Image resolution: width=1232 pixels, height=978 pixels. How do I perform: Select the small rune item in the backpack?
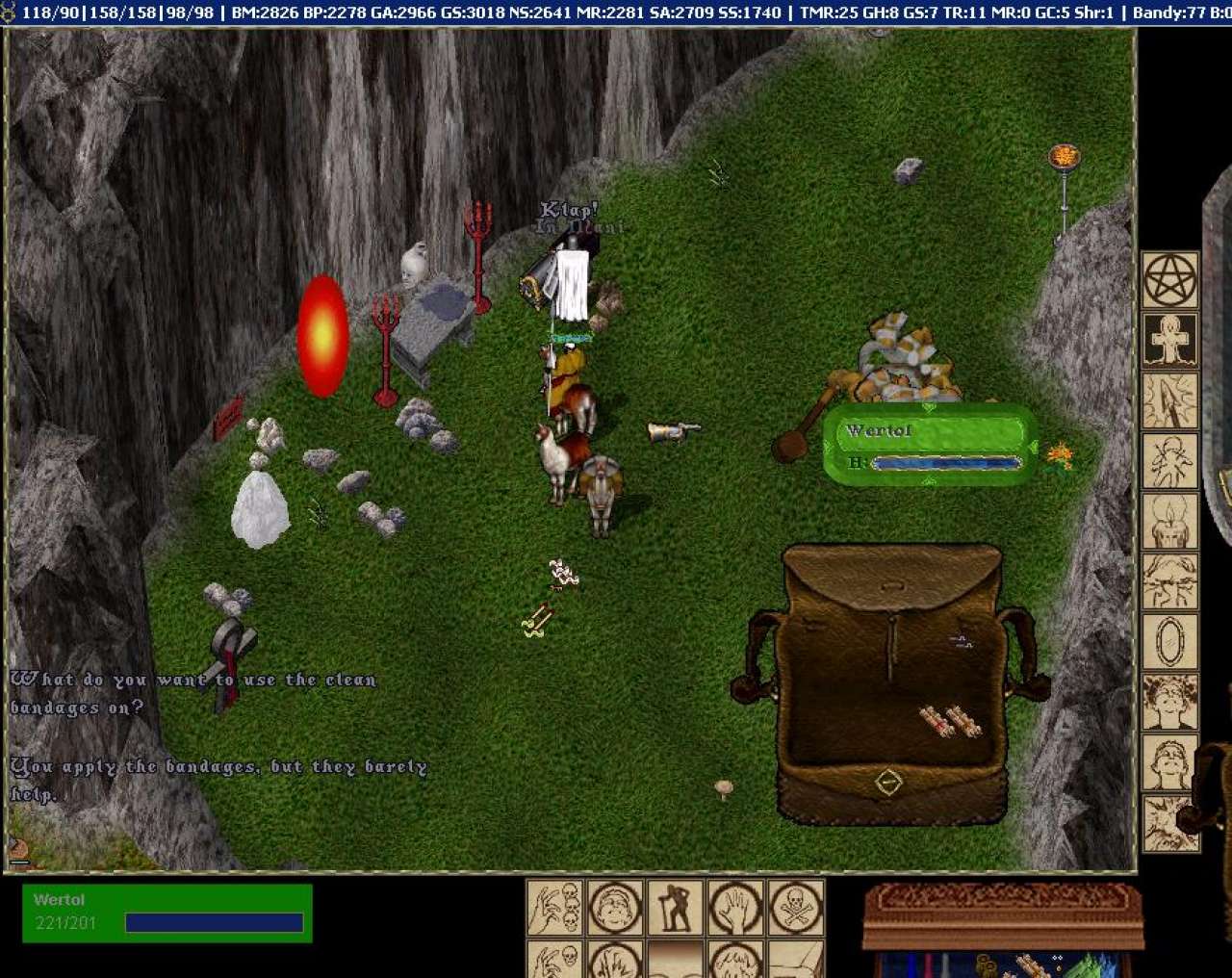click(960, 640)
